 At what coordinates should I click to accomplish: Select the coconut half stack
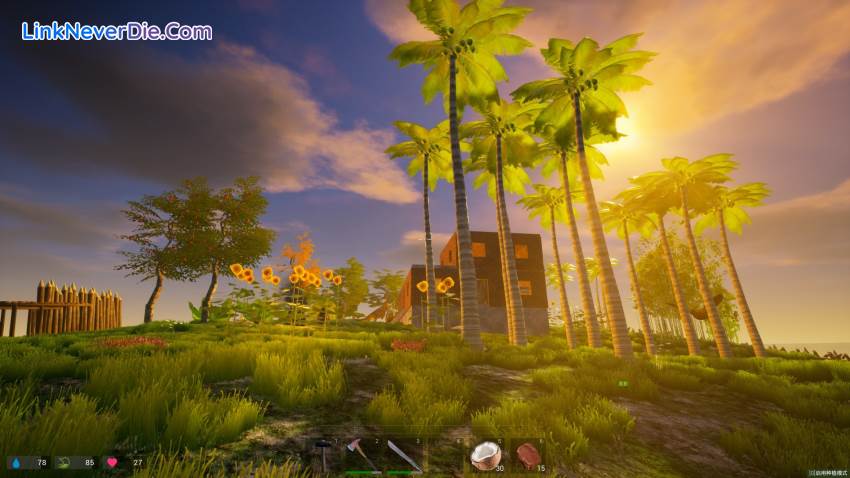(x=485, y=454)
